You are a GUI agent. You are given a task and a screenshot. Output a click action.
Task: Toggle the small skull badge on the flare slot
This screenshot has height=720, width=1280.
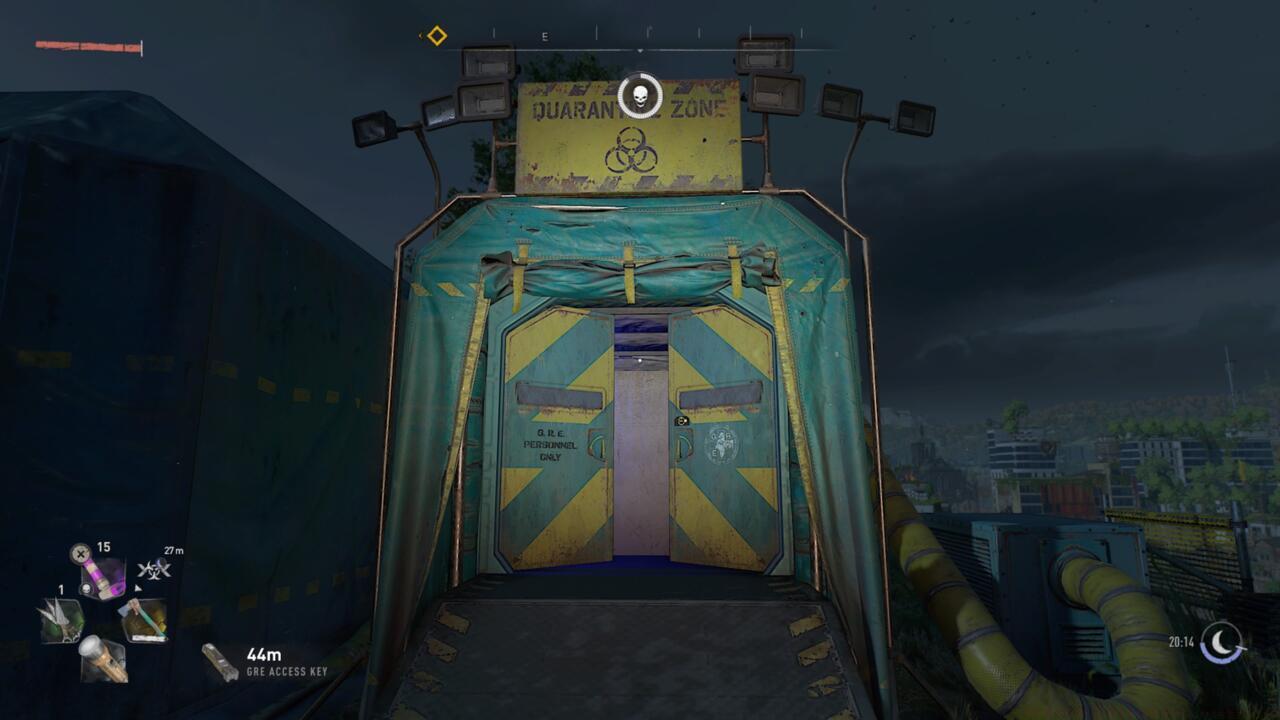coord(86,588)
